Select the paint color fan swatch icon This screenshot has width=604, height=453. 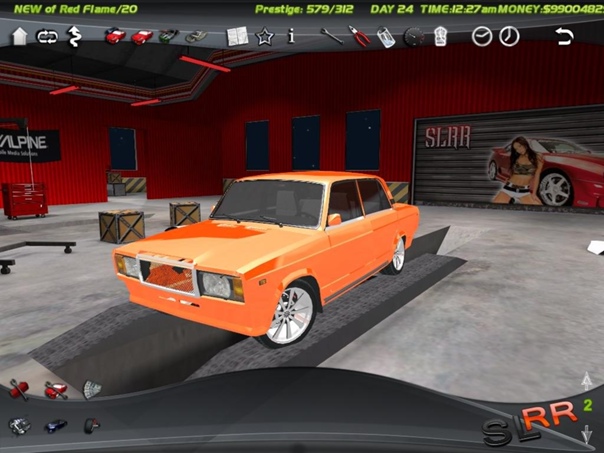(x=91, y=389)
